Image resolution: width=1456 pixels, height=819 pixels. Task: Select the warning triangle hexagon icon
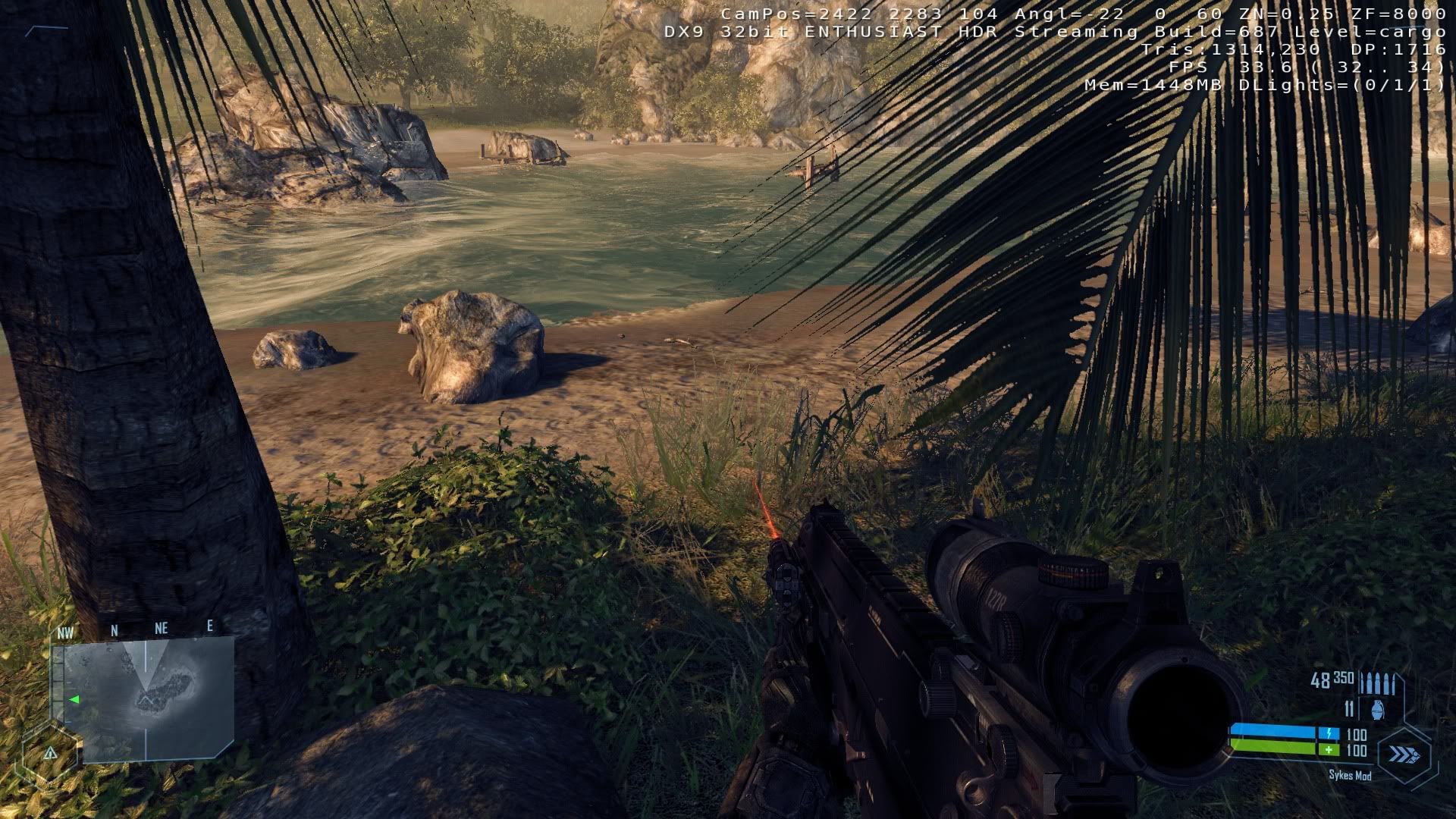click(x=50, y=753)
